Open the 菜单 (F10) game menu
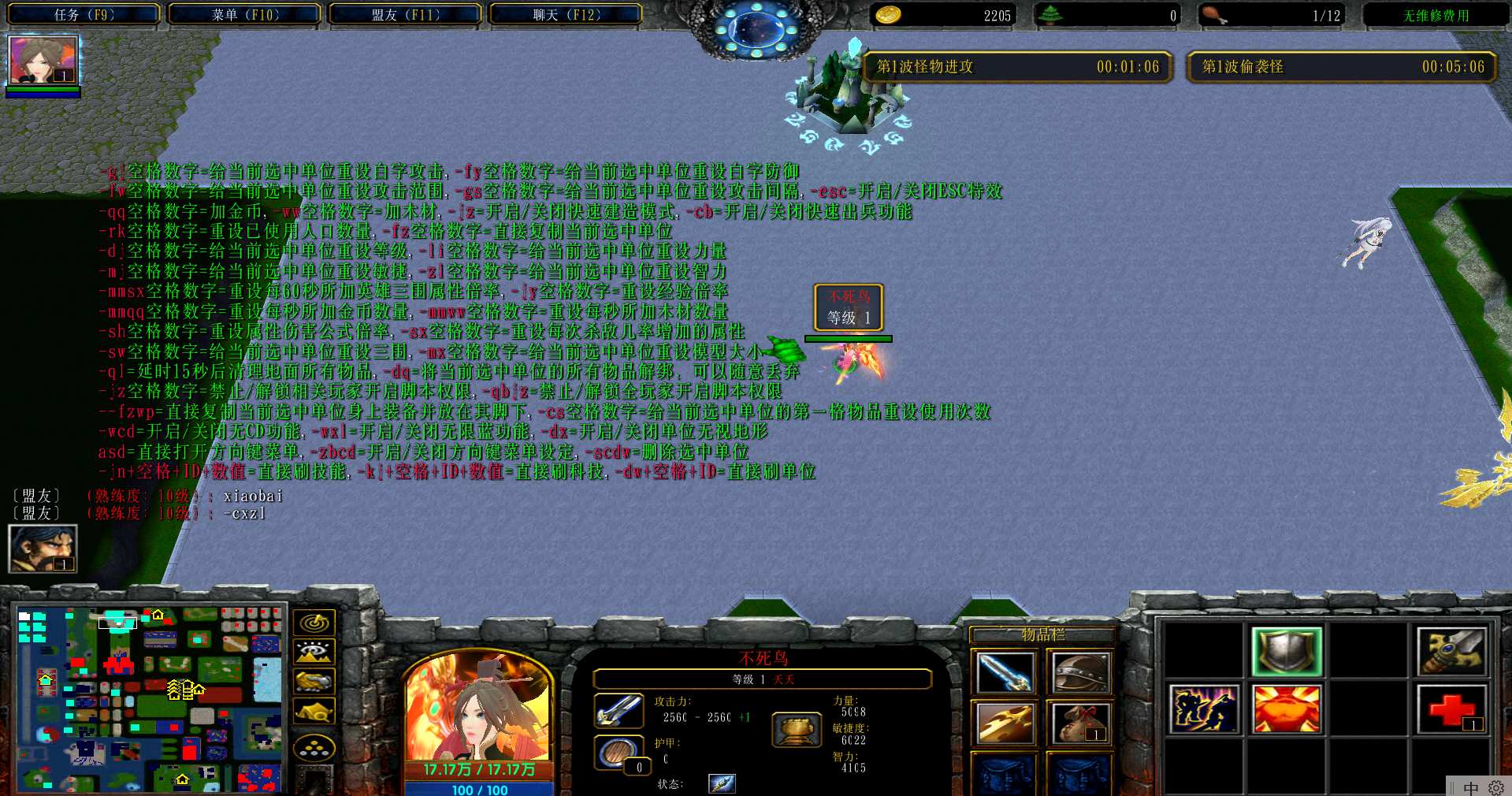Viewport: 1512px width, 796px height. [x=245, y=14]
